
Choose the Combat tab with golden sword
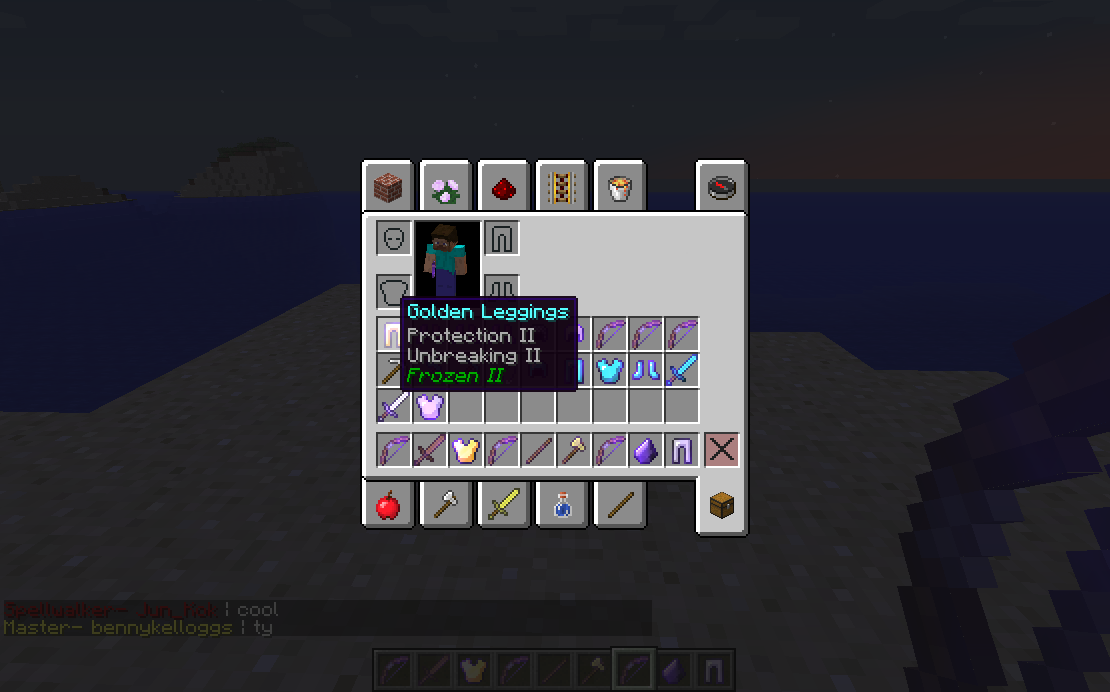point(503,506)
